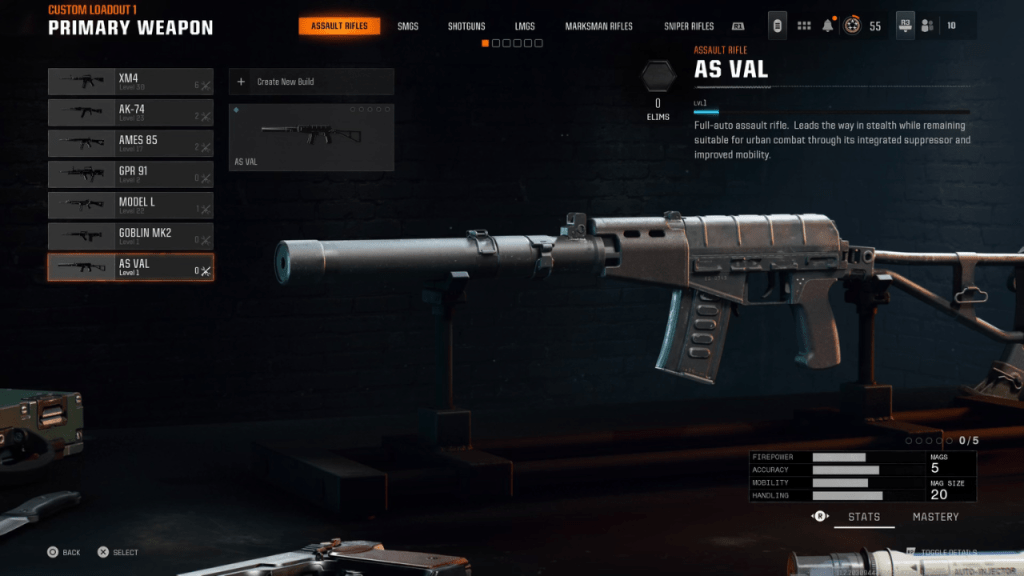The height and width of the screenshot is (576, 1024).
Task: Open the grid menu icon
Action: click(x=803, y=26)
